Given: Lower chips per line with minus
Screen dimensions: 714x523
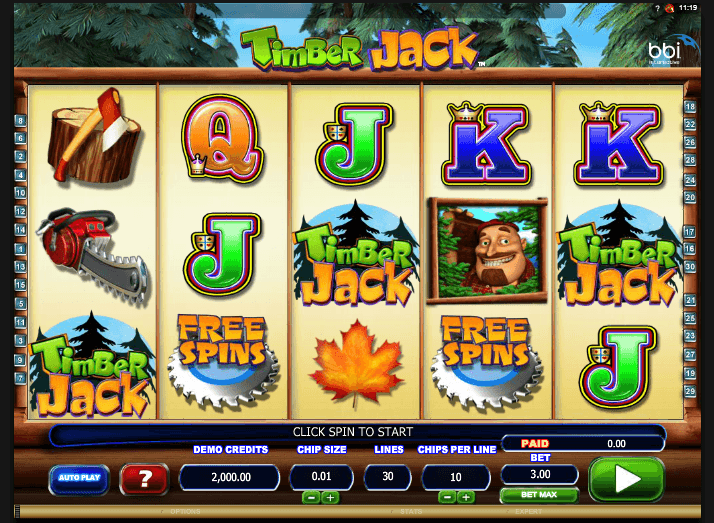Looking at the screenshot, I should click(x=448, y=497).
